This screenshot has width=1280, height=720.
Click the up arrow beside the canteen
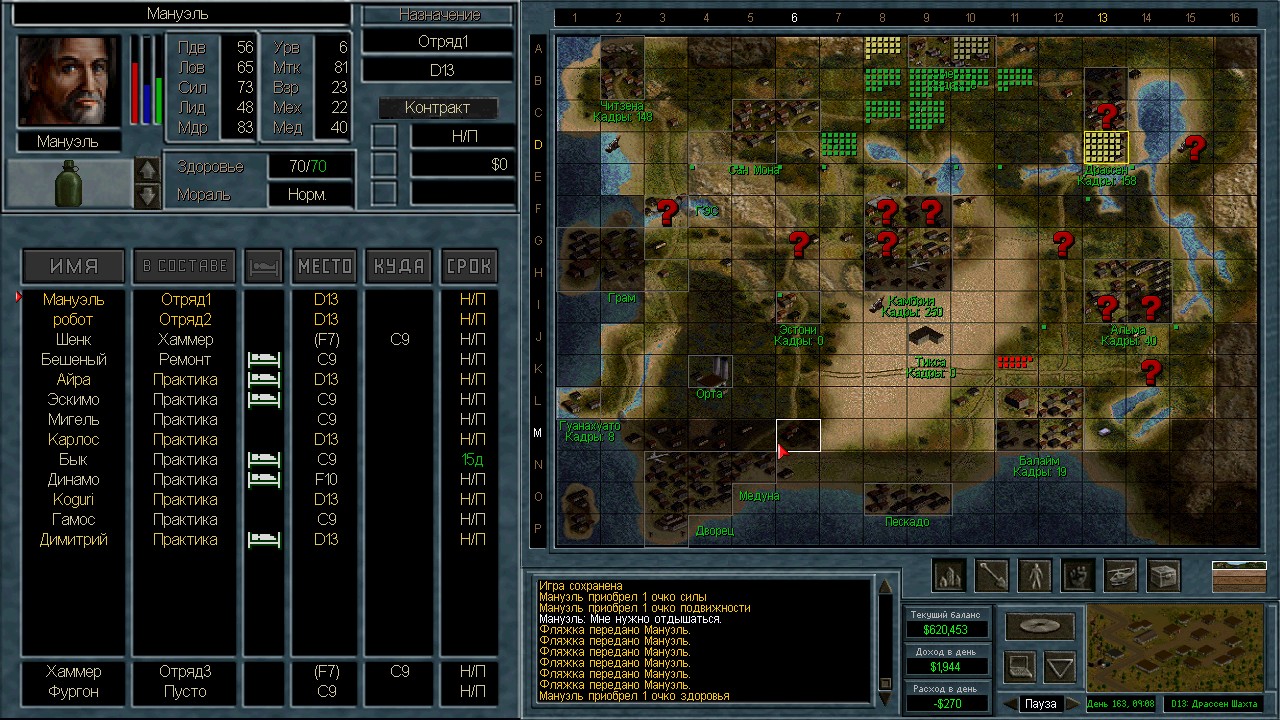click(147, 171)
